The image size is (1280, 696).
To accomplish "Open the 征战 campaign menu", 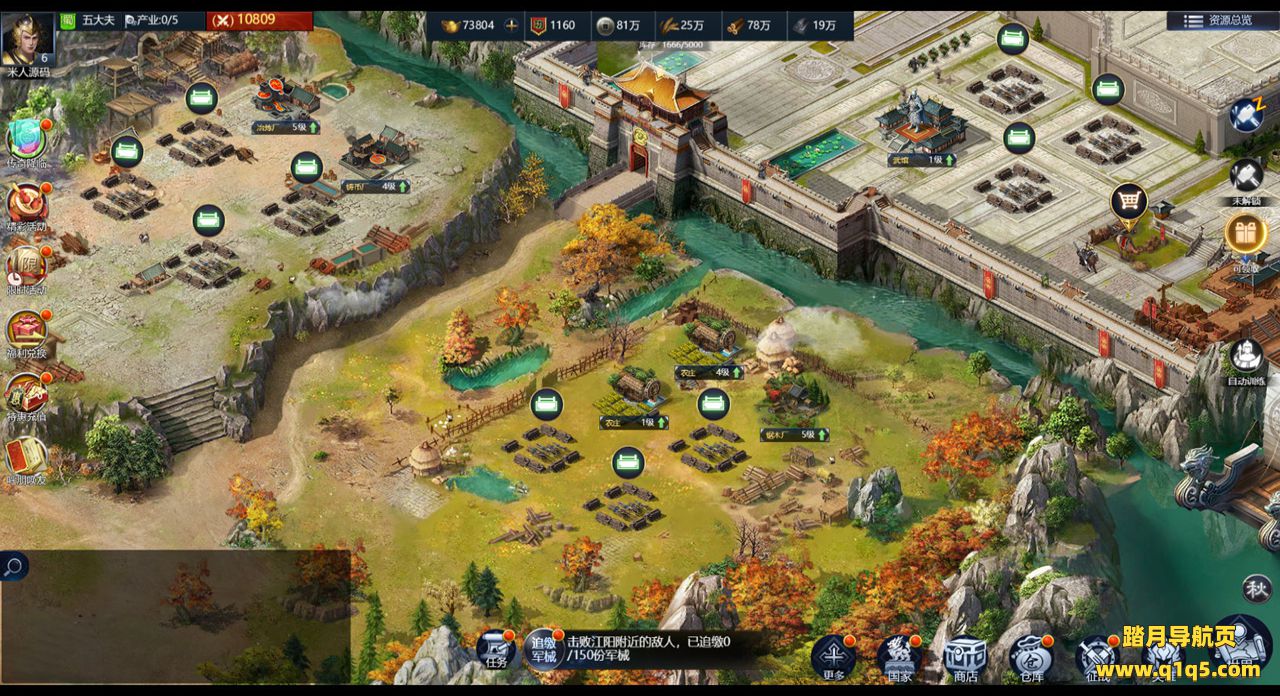I will (1095, 657).
